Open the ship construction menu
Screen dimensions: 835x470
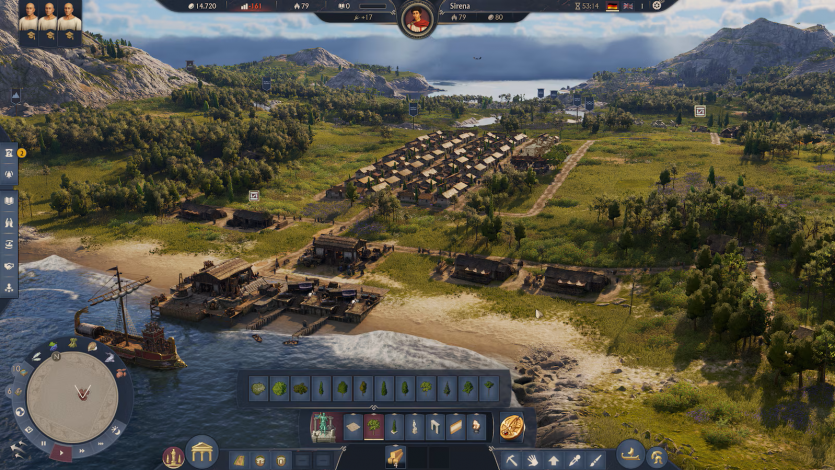pos(629,454)
